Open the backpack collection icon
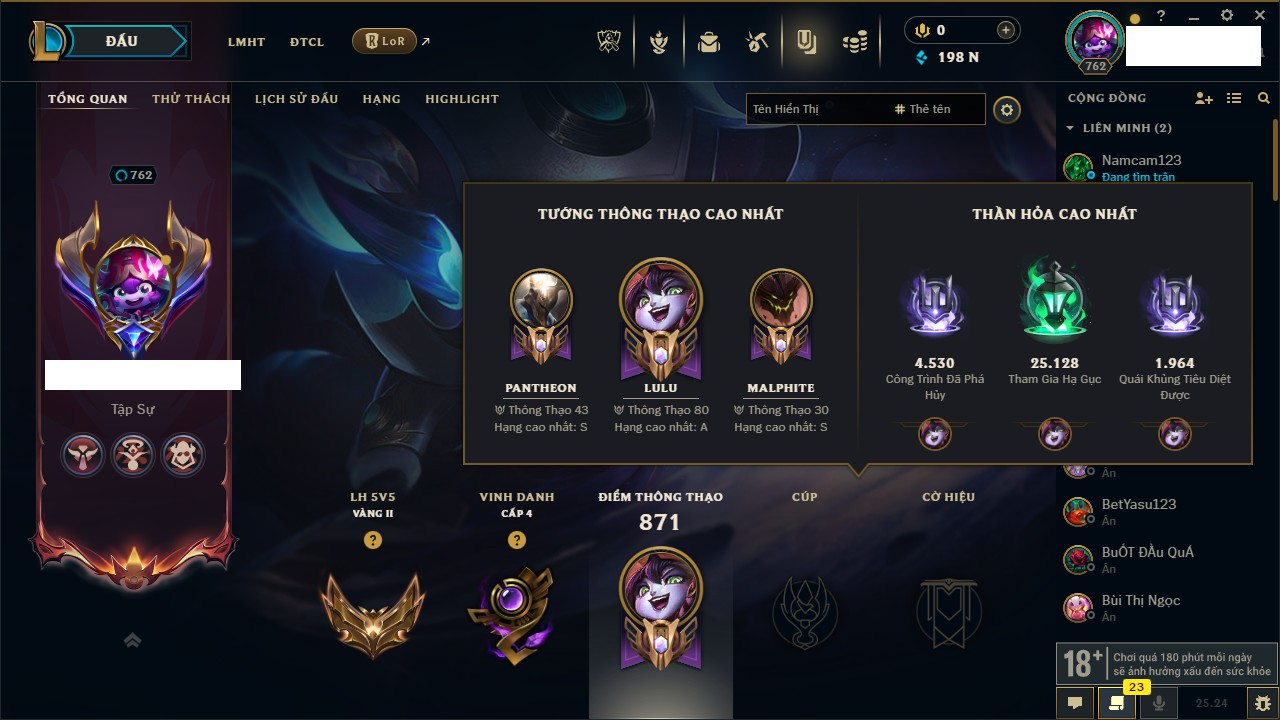Image resolution: width=1280 pixels, height=720 pixels. click(x=709, y=42)
